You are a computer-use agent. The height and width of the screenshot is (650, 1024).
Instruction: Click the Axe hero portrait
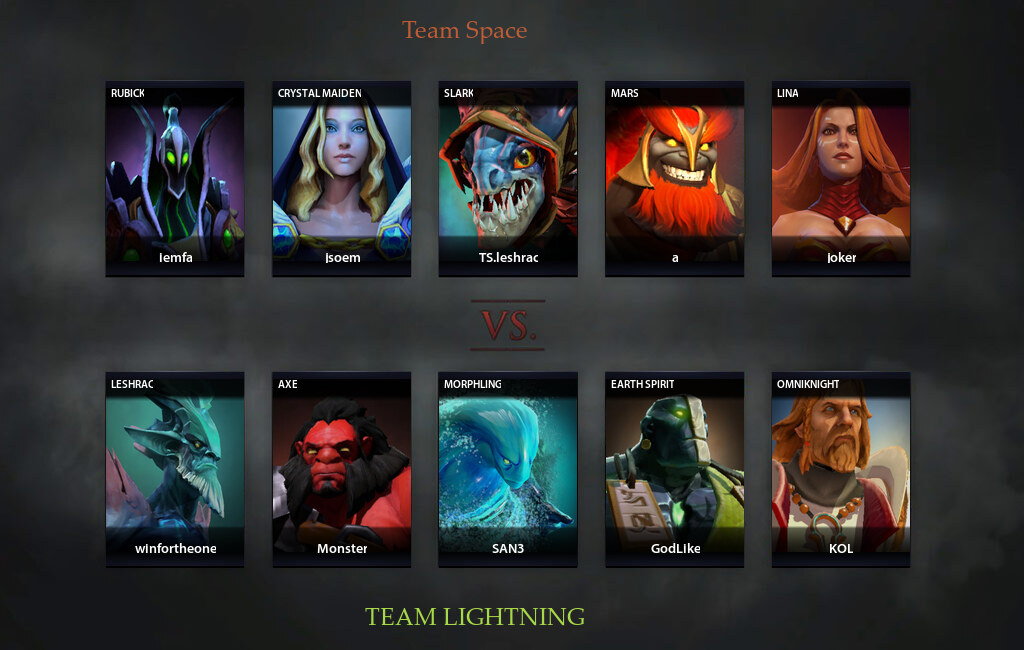click(x=342, y=469)
